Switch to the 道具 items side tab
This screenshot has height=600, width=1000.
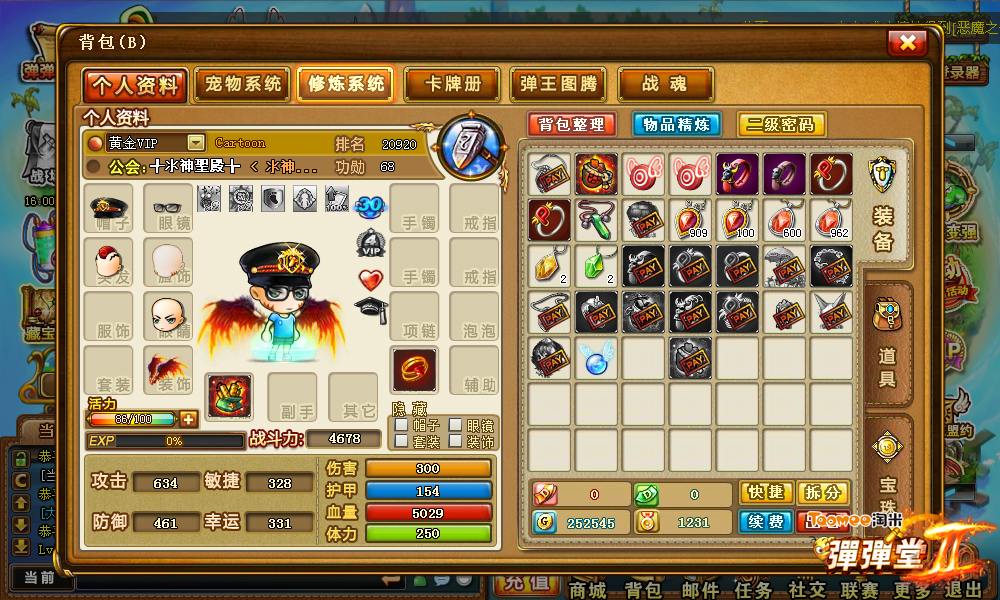click(887, 345)
